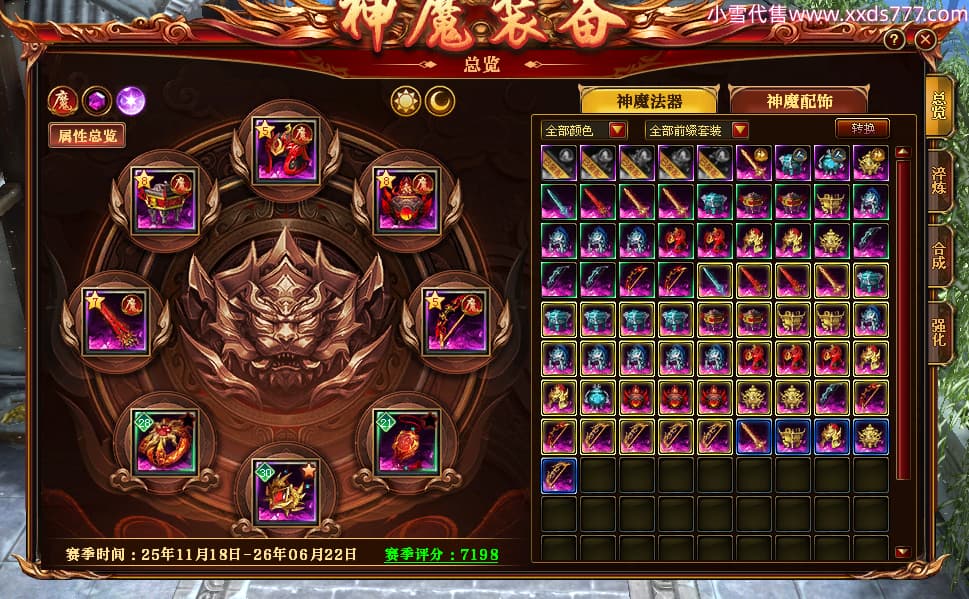Click the 转换 button
Viewport: 969px width, 599px height.
pyautogui.click(x=862, y=129)
